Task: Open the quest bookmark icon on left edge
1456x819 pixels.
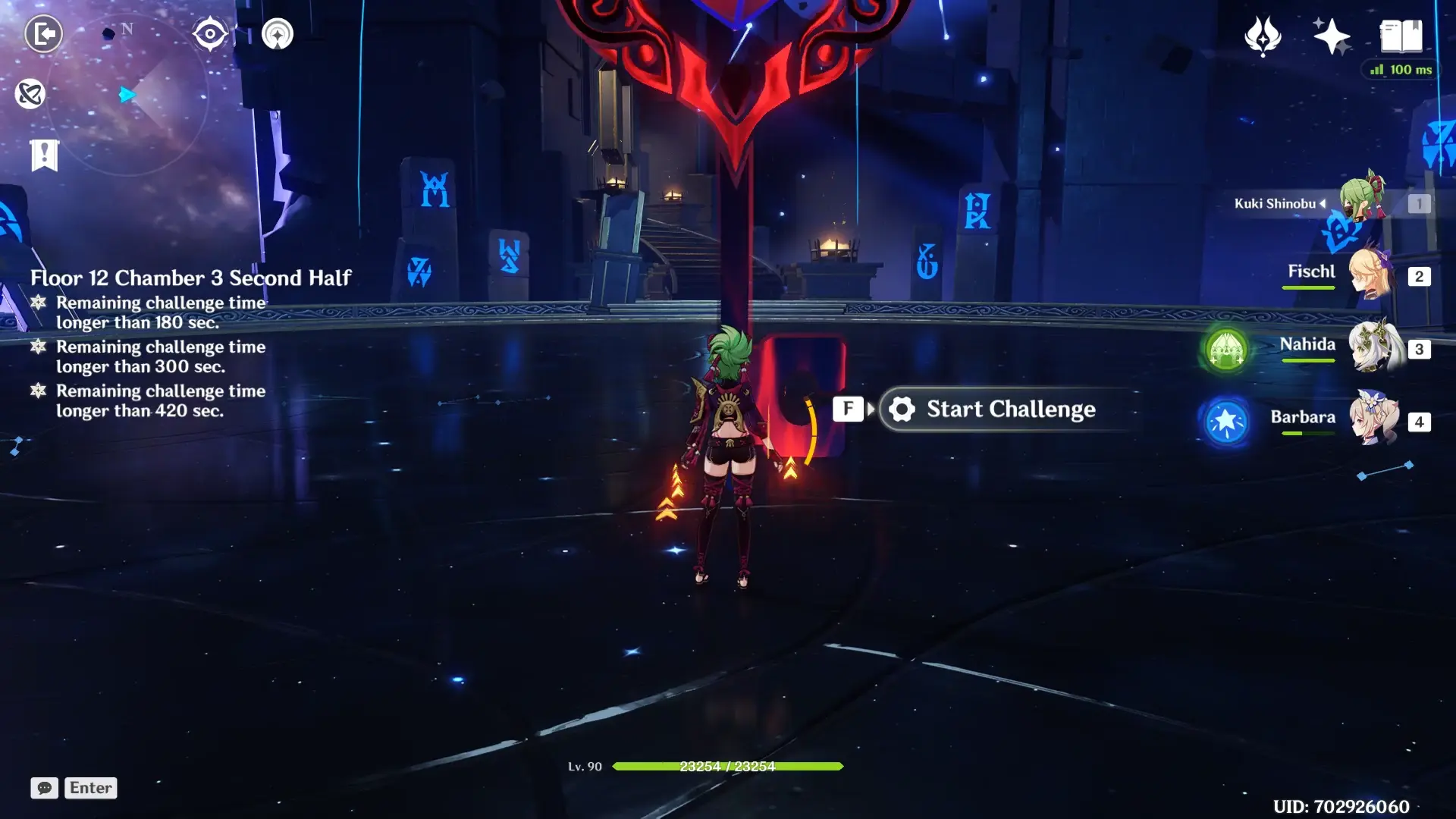Action: (x=45, y=155)
